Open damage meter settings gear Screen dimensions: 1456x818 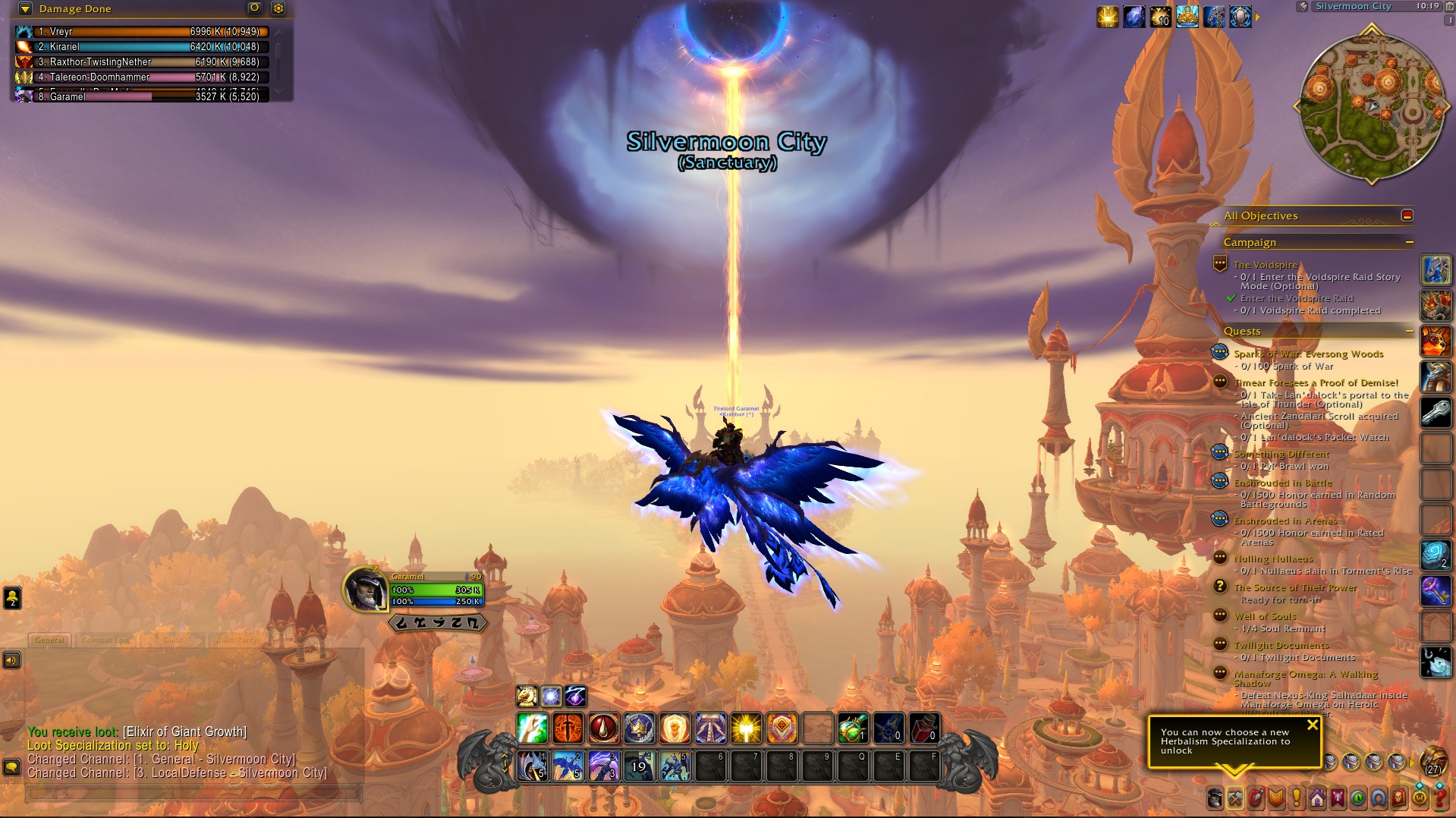(278, 8)
